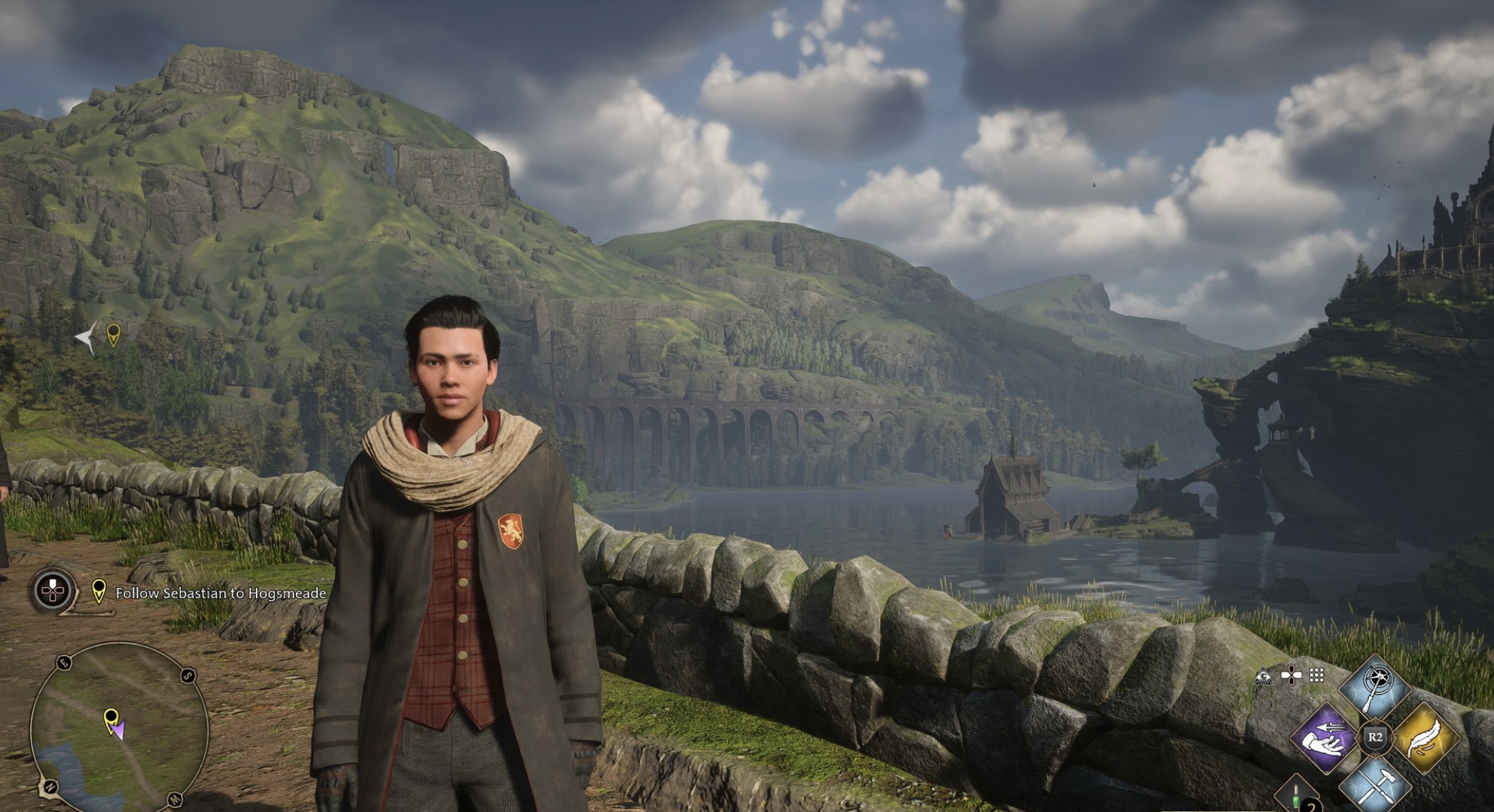
Task: Click the Follow Sebastian to Hogsmeade objective
Action: tap(221, 593)
